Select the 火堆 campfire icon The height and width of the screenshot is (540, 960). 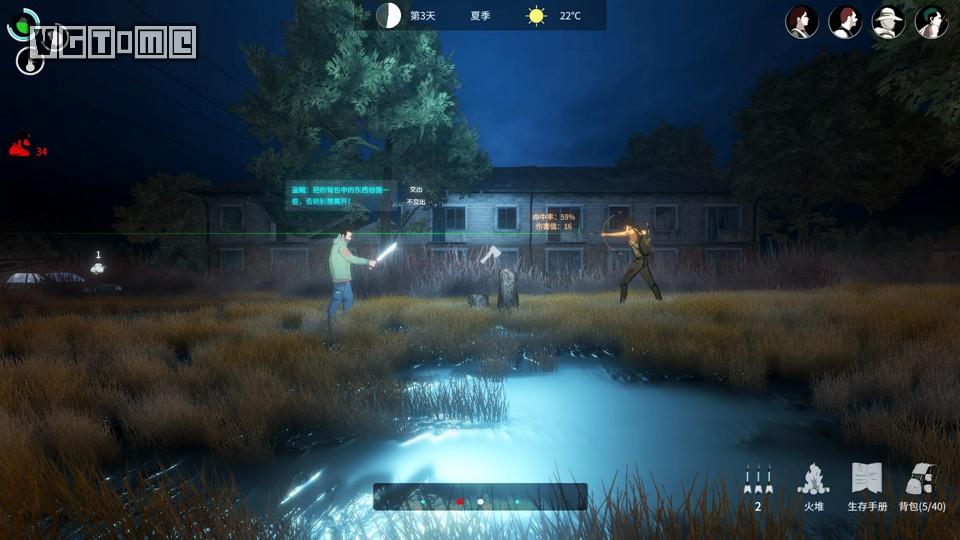point(813,487)
